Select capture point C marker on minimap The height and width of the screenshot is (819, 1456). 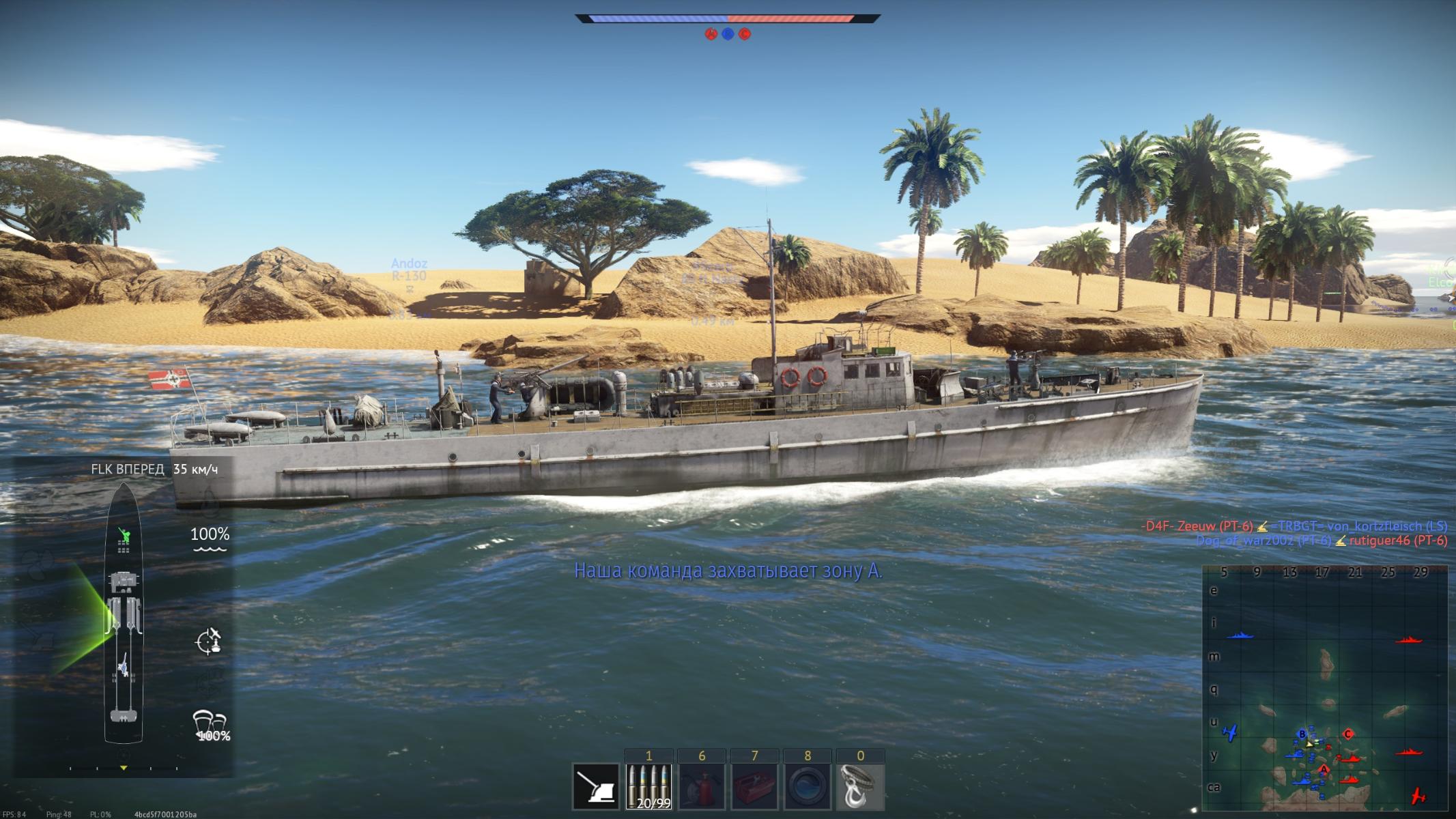[x=1348, y=734]
